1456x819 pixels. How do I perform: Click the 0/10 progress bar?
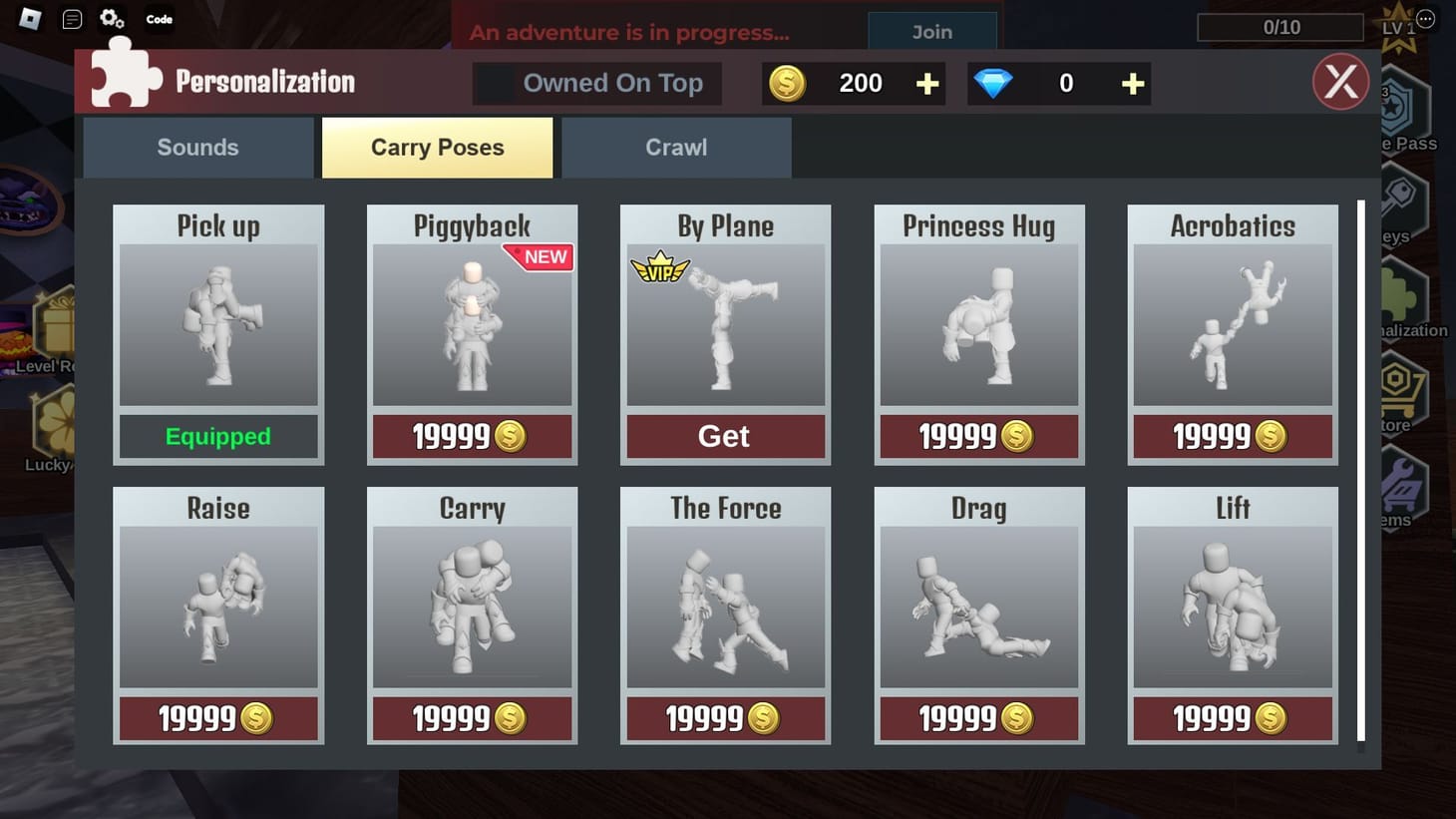click(x=1280, y=27)
